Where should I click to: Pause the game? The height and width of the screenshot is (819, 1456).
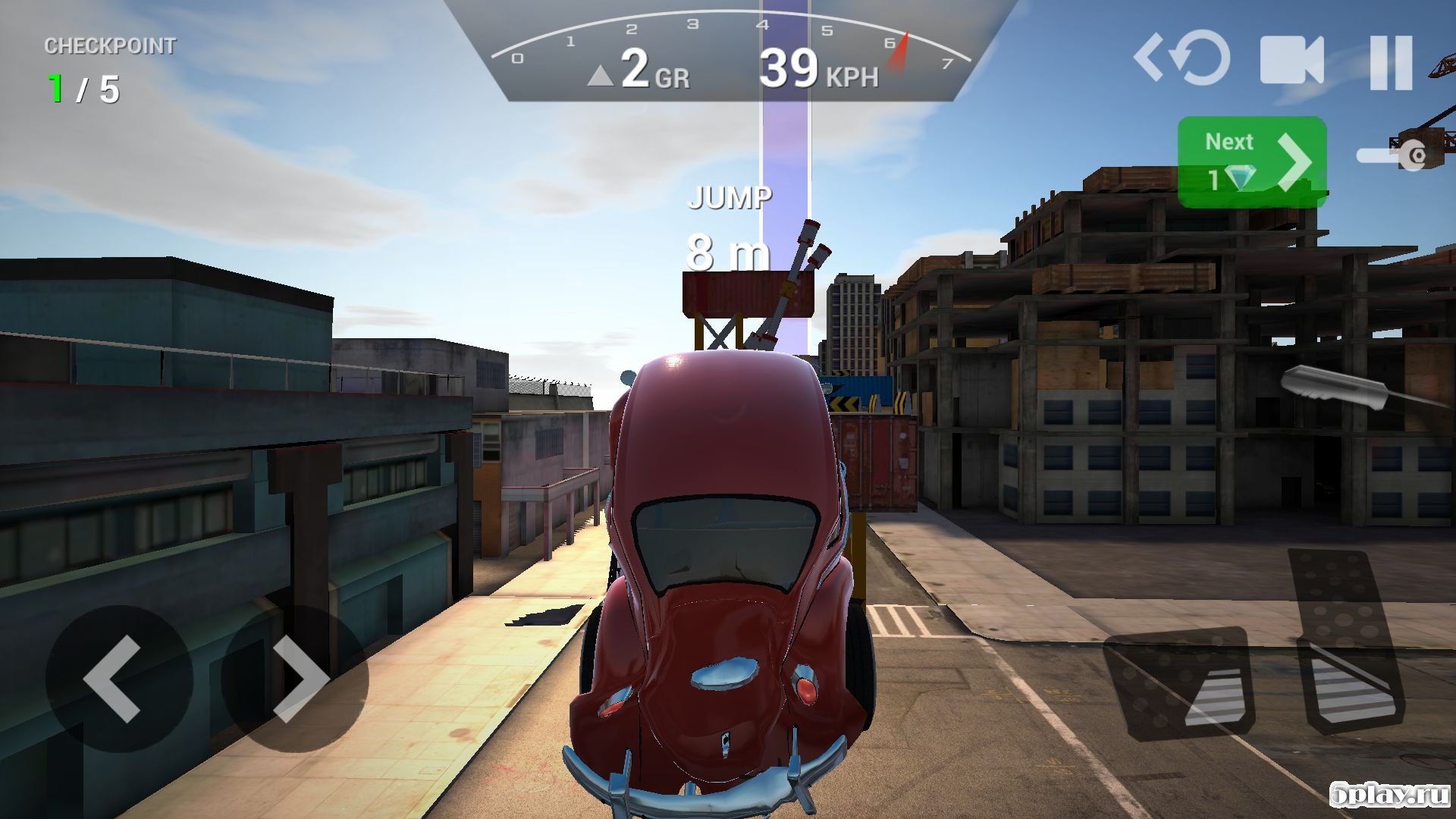tap(1391, 62)
